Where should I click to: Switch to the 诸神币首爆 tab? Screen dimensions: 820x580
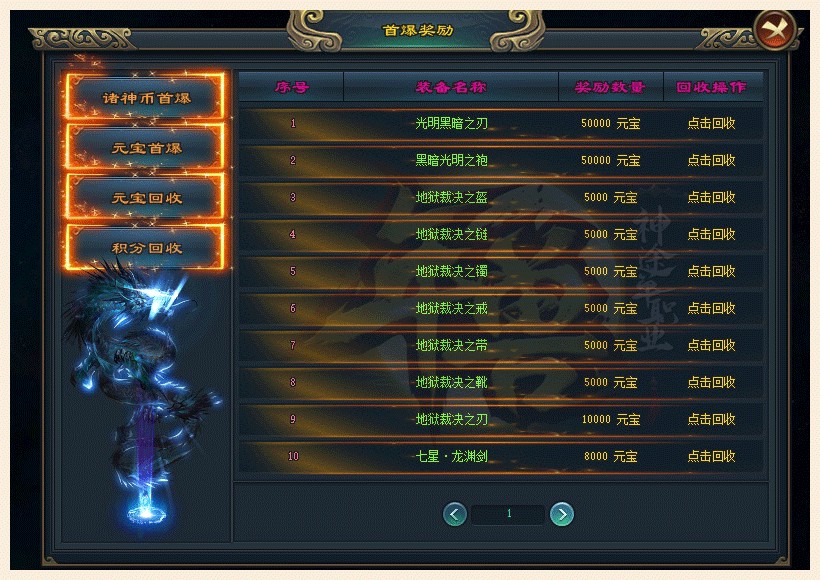[146, 98]
